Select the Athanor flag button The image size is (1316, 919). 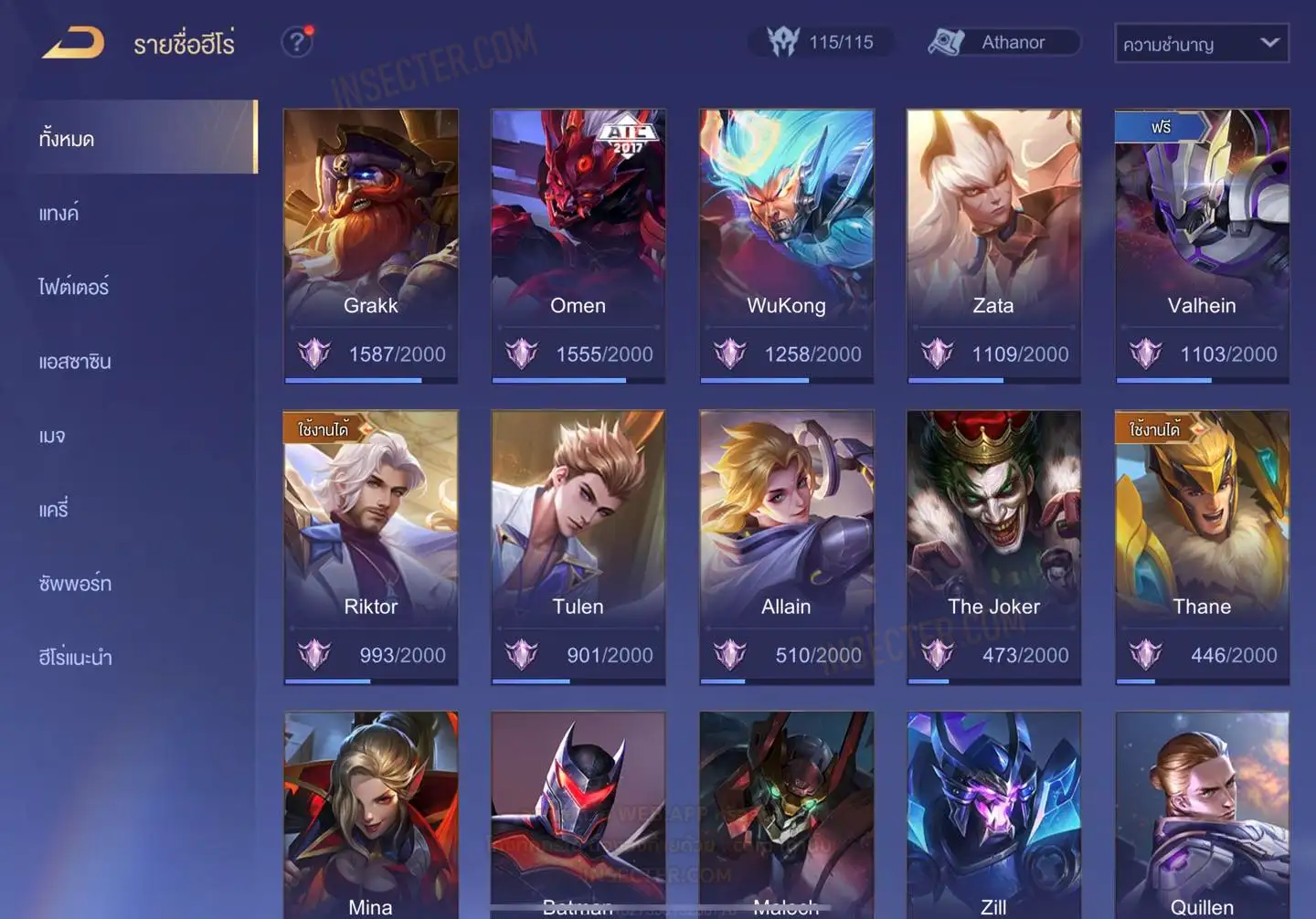pos(1003,42)
